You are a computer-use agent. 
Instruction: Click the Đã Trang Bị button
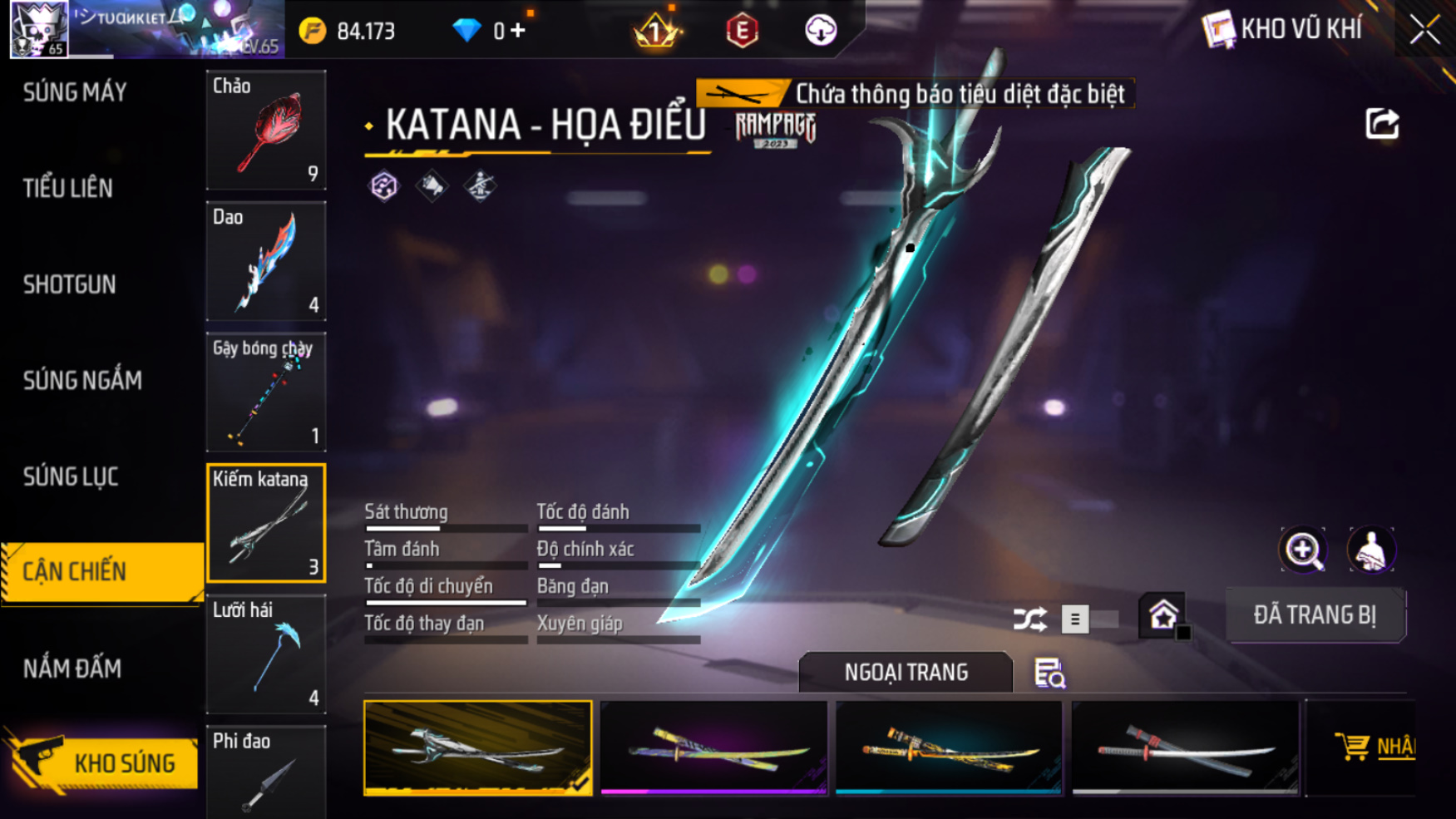point(1315,615)
